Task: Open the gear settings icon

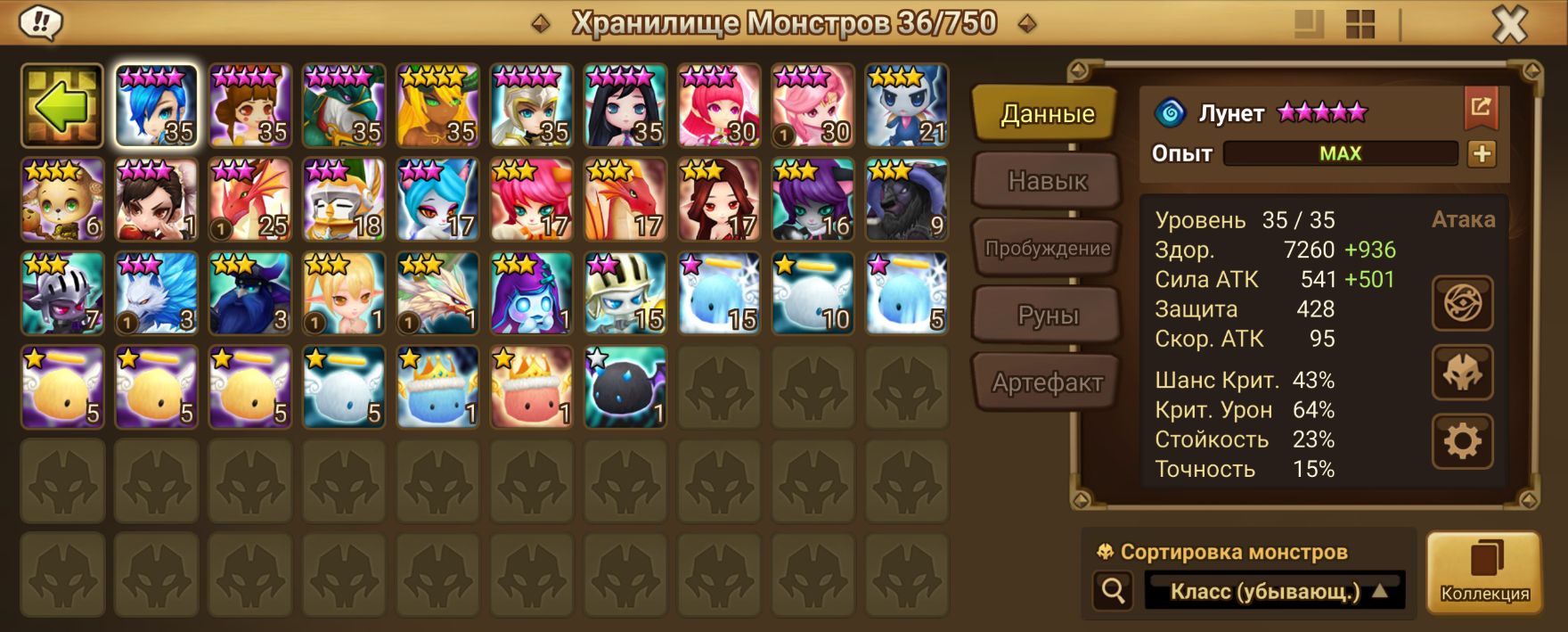Action: [x=1462, y=440]
